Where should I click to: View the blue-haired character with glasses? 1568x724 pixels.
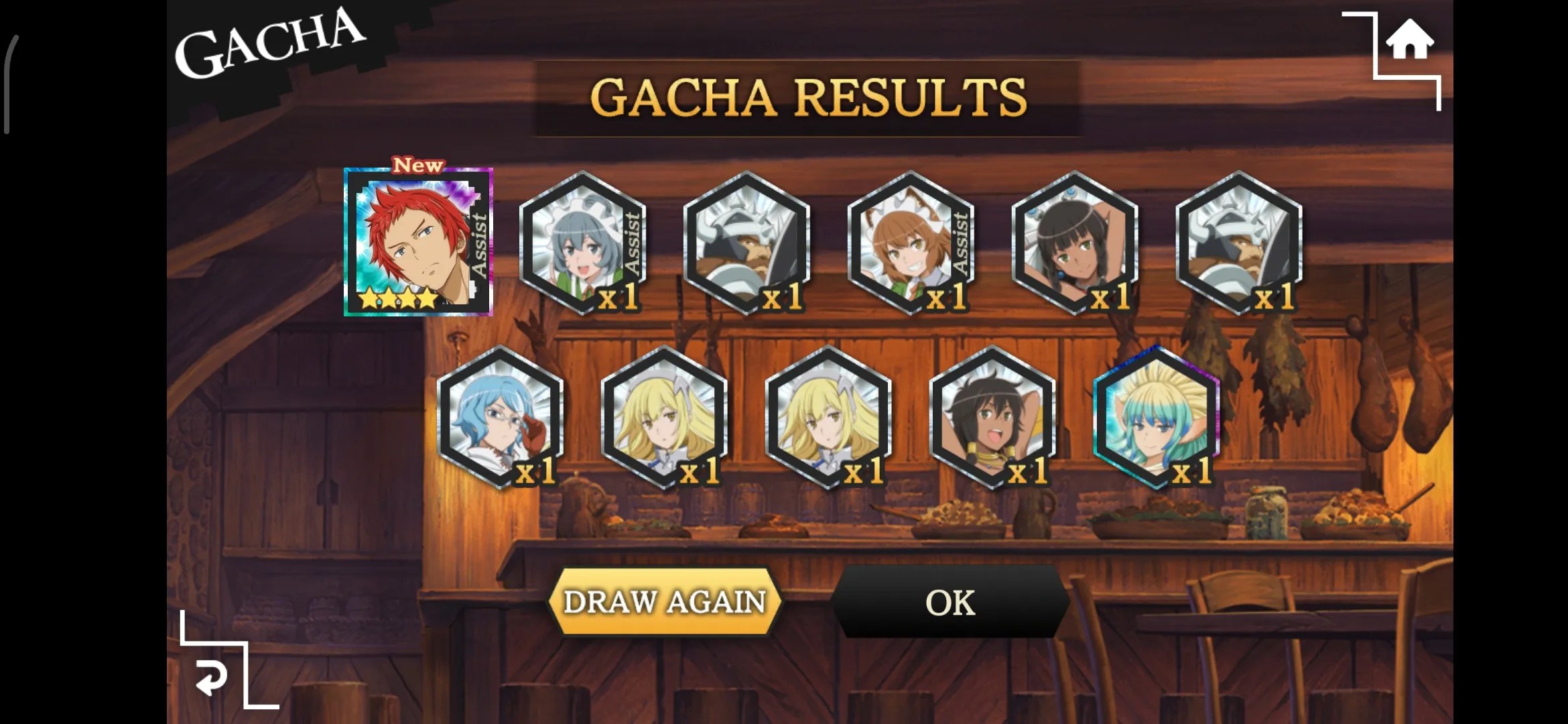[500, 417]
